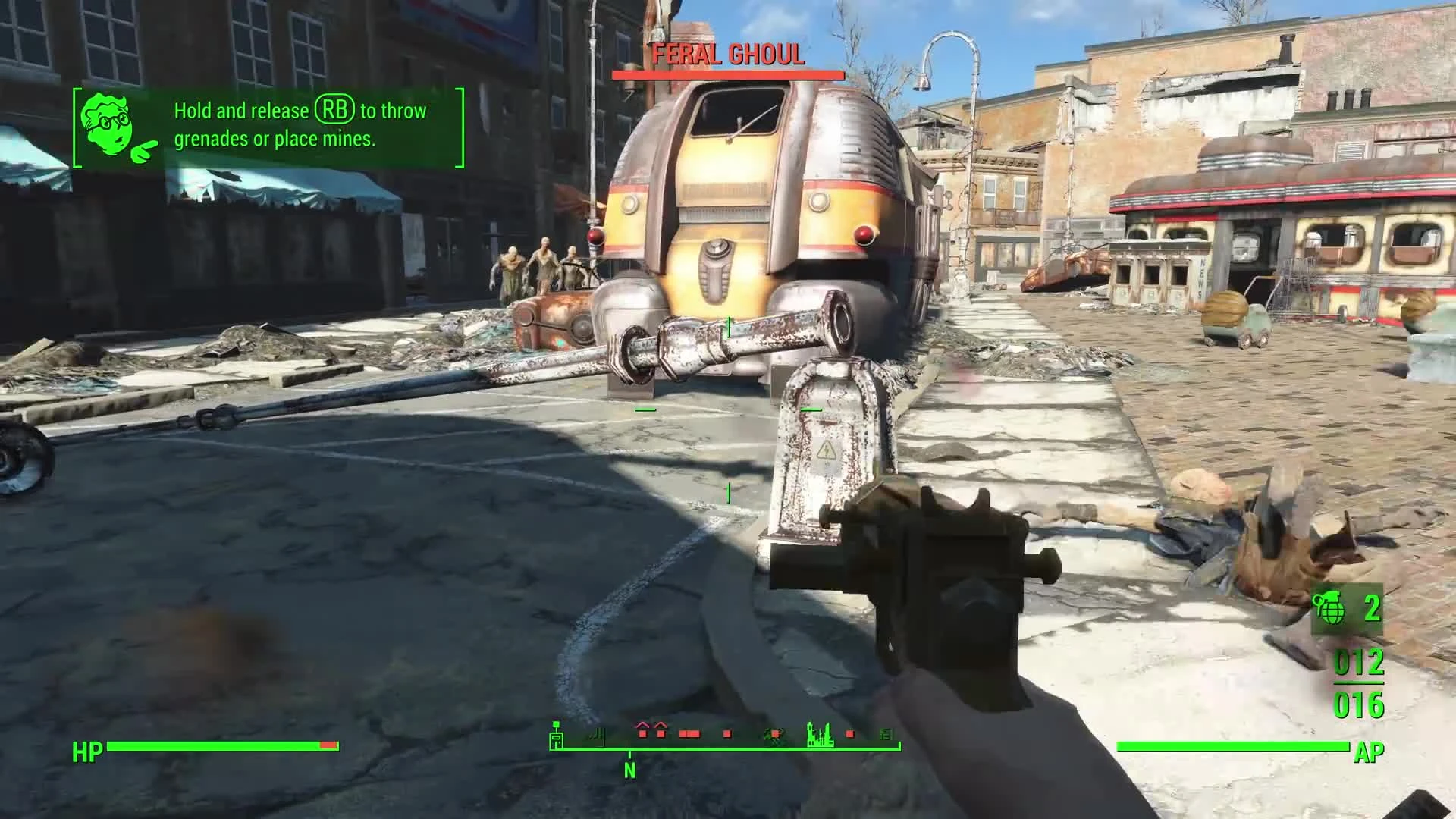Image resolution: width=1456 pixels, height=819 pixels.
Task: Select the building marker at compass right edge
Action: (x=886, y=734)
